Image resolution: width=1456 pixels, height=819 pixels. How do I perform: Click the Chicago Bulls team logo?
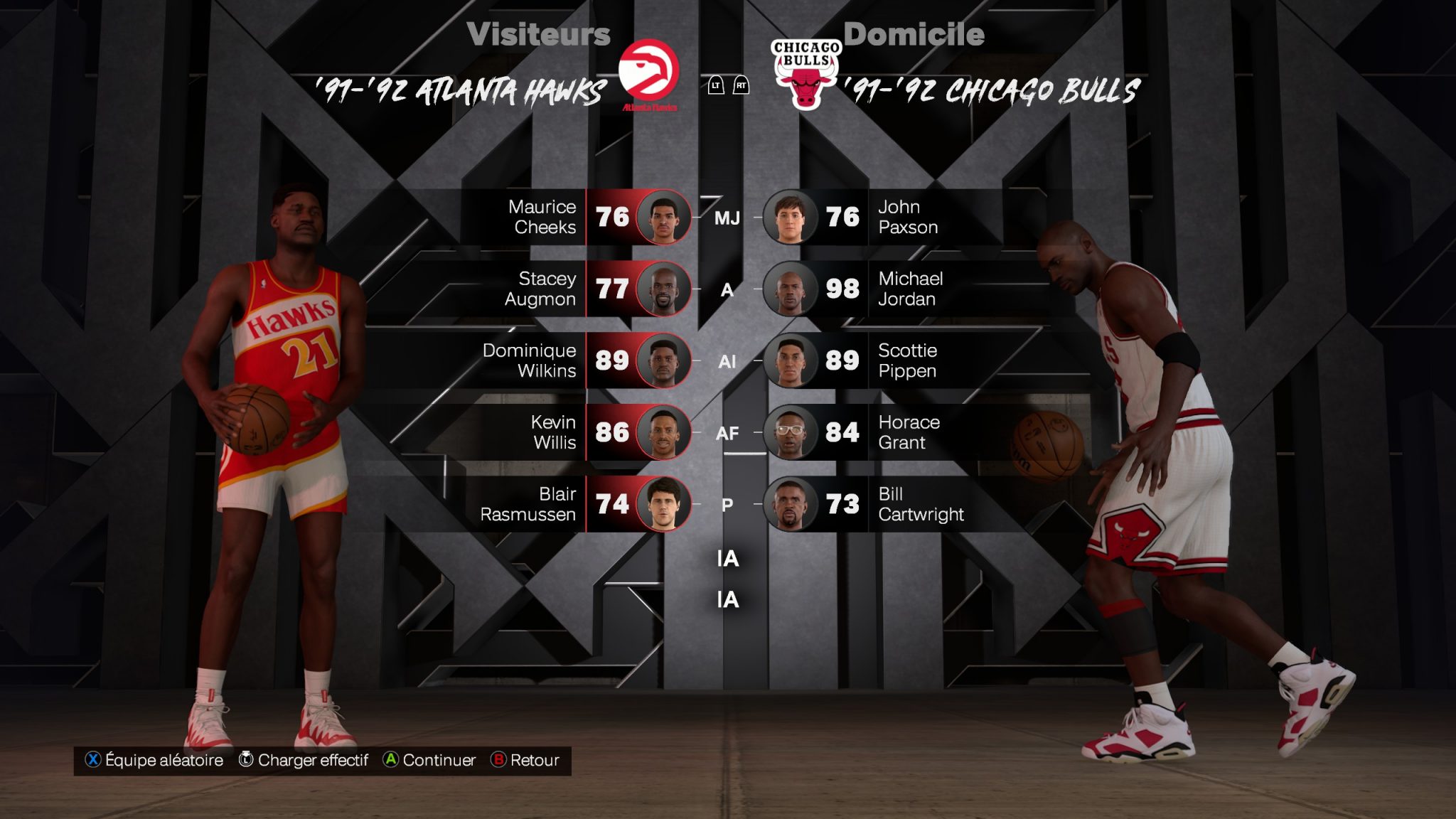[x=805, y=73]
